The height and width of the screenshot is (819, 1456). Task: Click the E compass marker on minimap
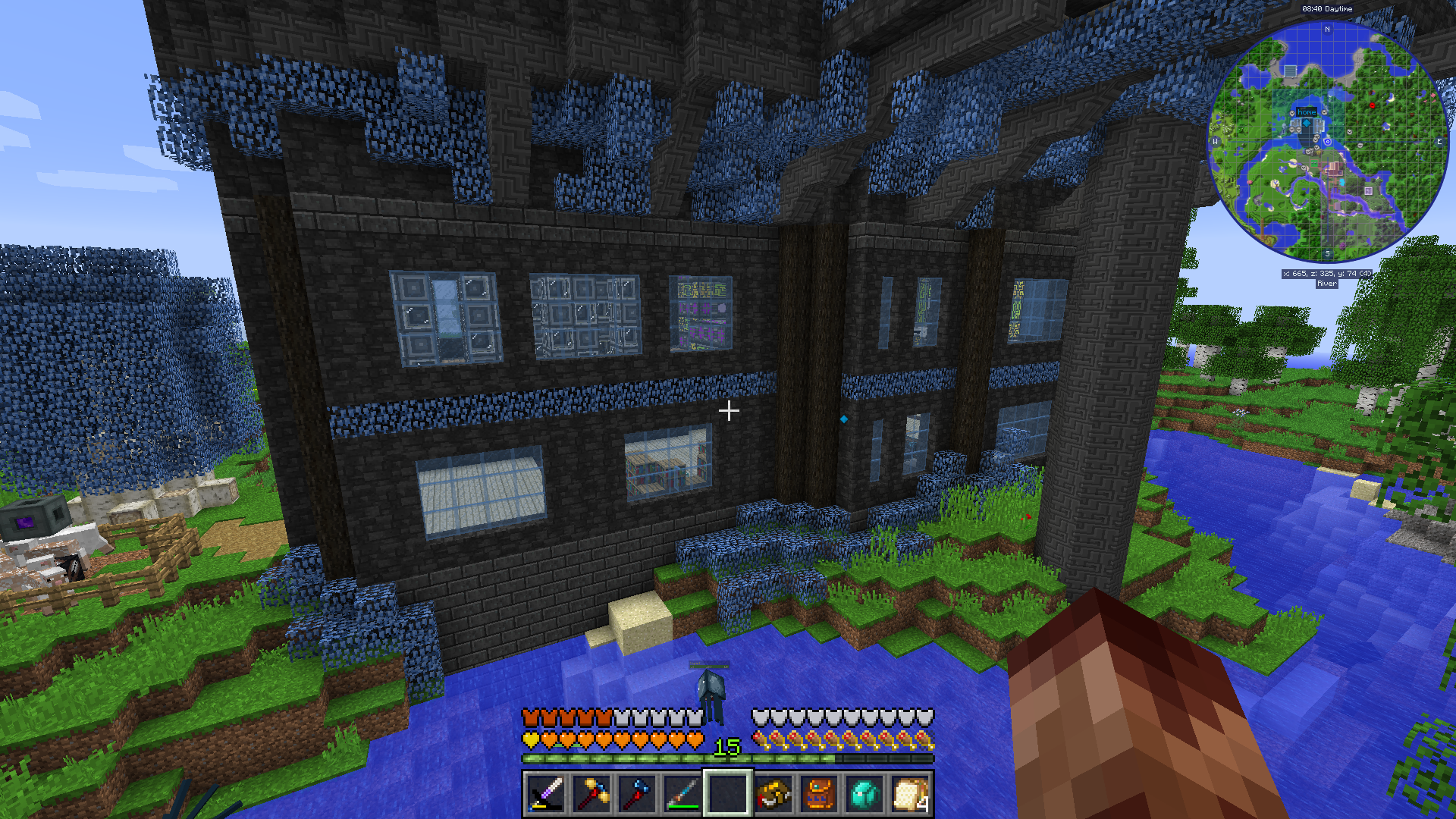coord(1439,142)
